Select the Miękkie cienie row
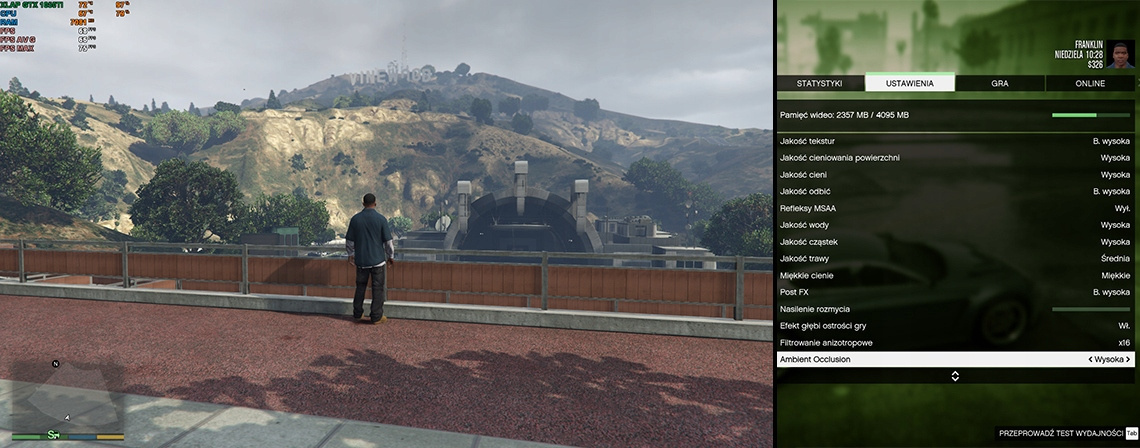The image size is (1140, 448). [955, 275]
